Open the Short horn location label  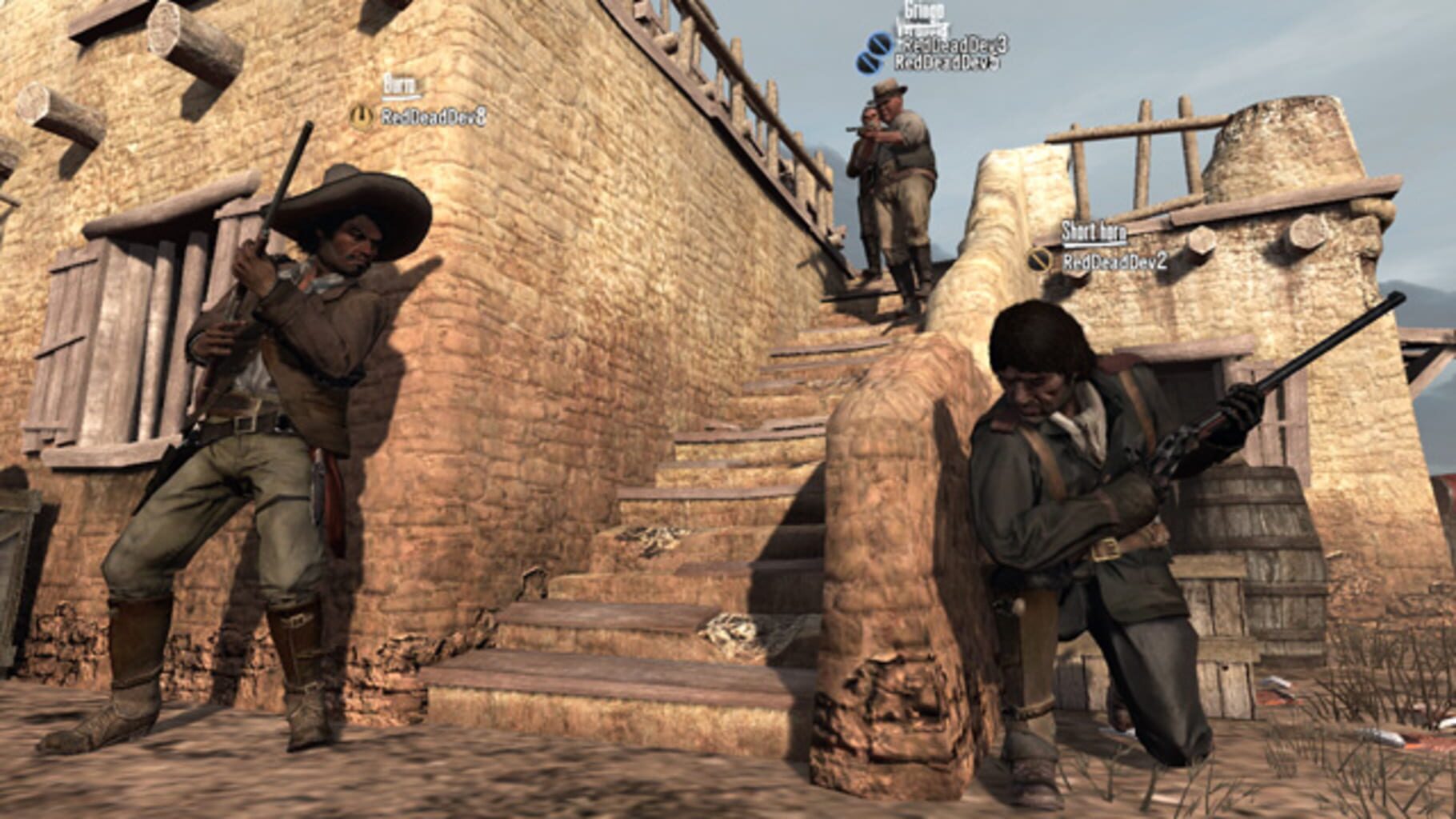click(x=1095, y=231)
